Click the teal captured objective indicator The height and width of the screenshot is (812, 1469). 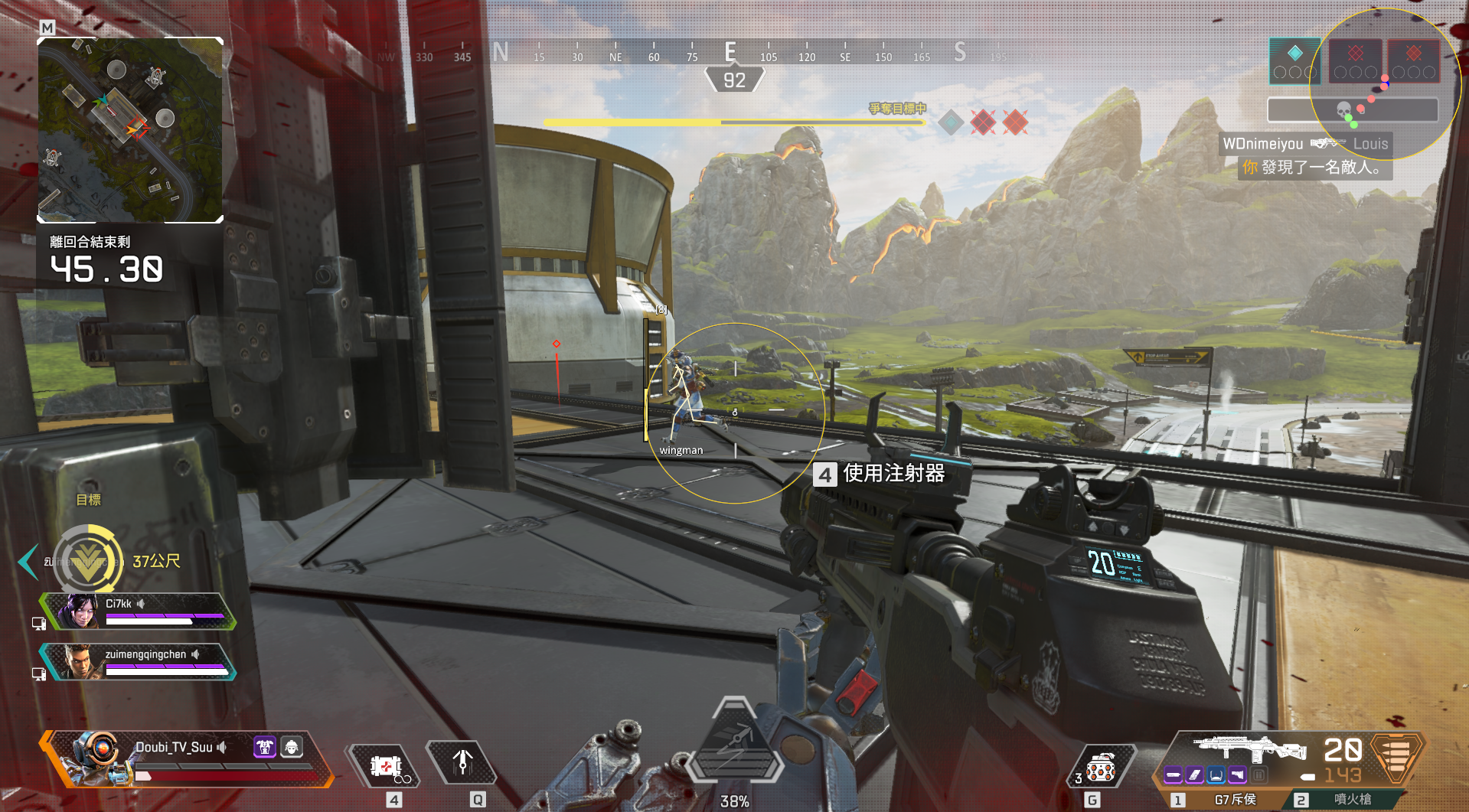pyautogui.click(x=951, y=122)
